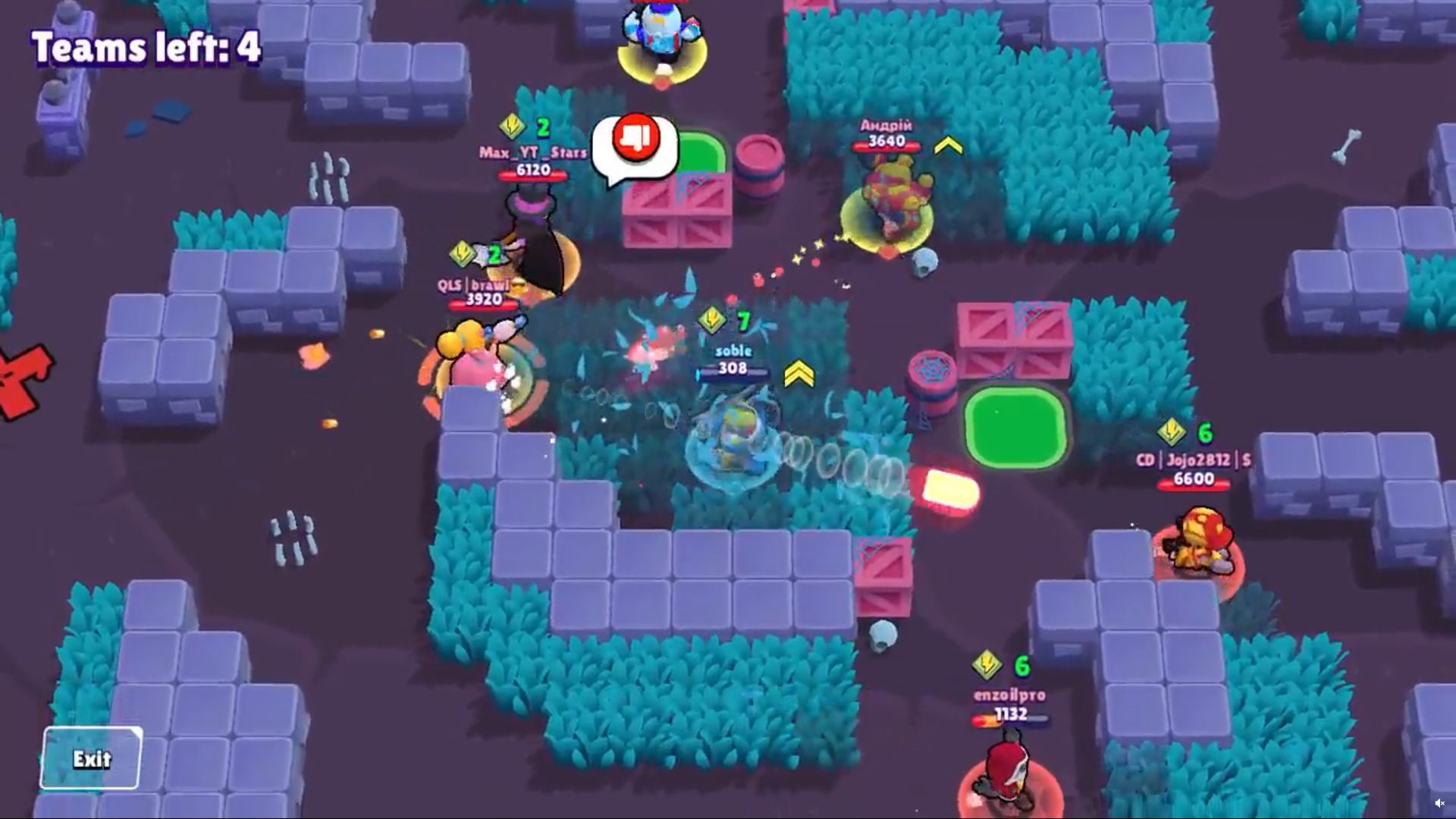This screenshot has width=1456, height=819.
Task: Tap the Exit button
Action: click(x=91, y=758)
